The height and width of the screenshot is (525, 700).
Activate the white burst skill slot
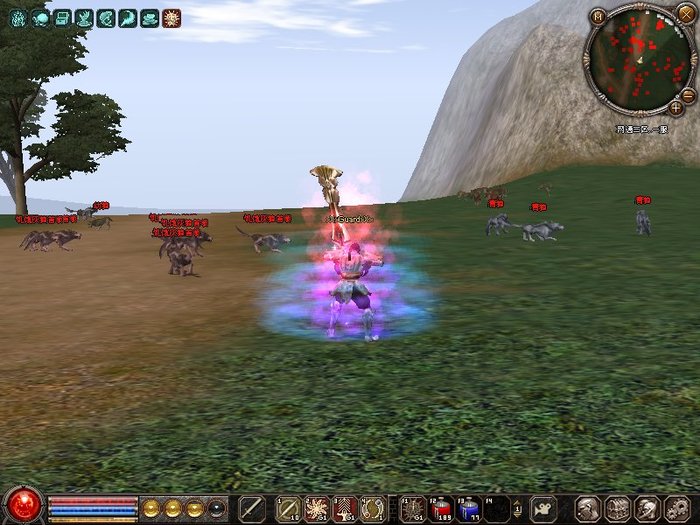(x=317, y=507)
